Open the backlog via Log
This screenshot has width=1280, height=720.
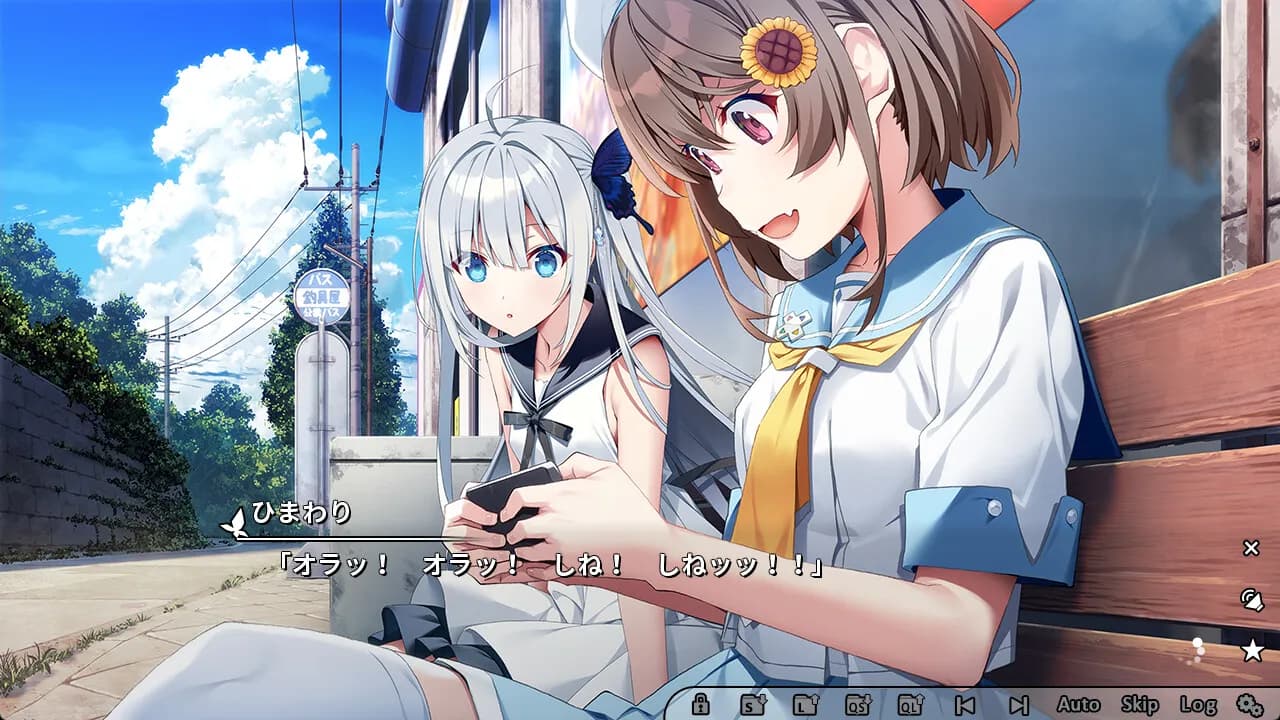tap(1197, 704)
